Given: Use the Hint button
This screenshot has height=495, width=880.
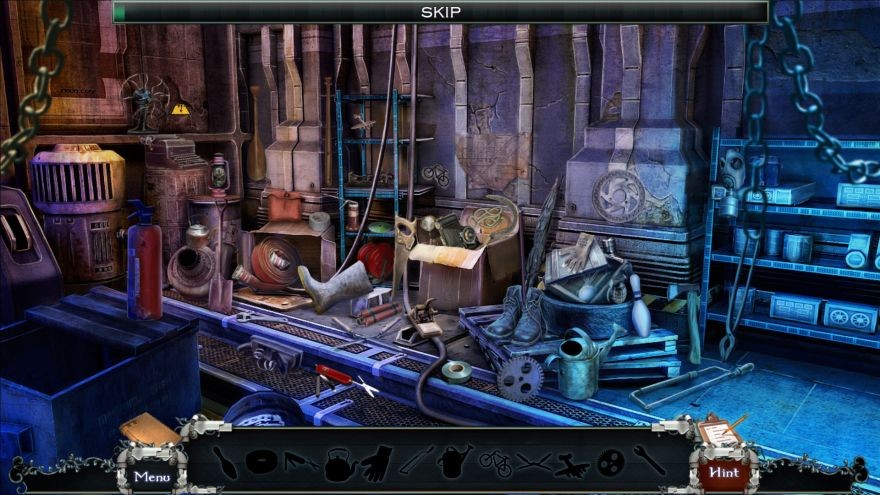Looking at the screenshot, I should coord(722,472).
